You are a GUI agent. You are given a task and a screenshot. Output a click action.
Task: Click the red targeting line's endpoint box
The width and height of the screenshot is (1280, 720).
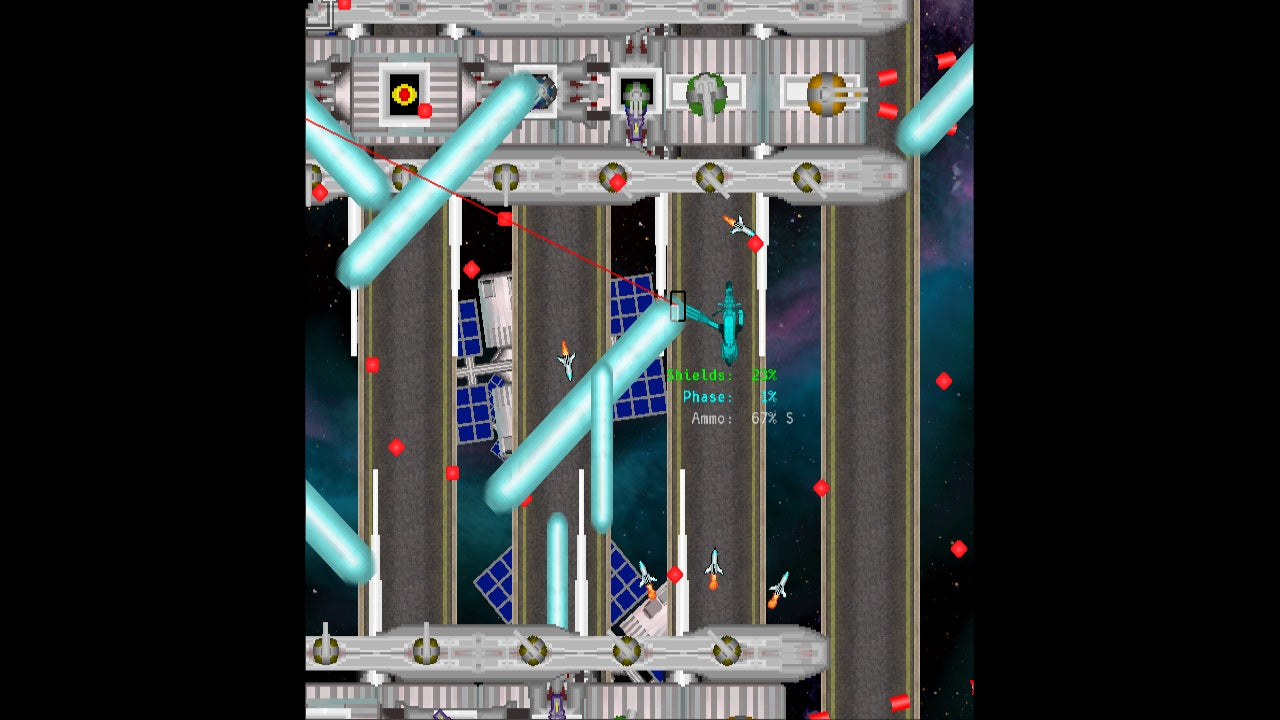tap(677, 305)
